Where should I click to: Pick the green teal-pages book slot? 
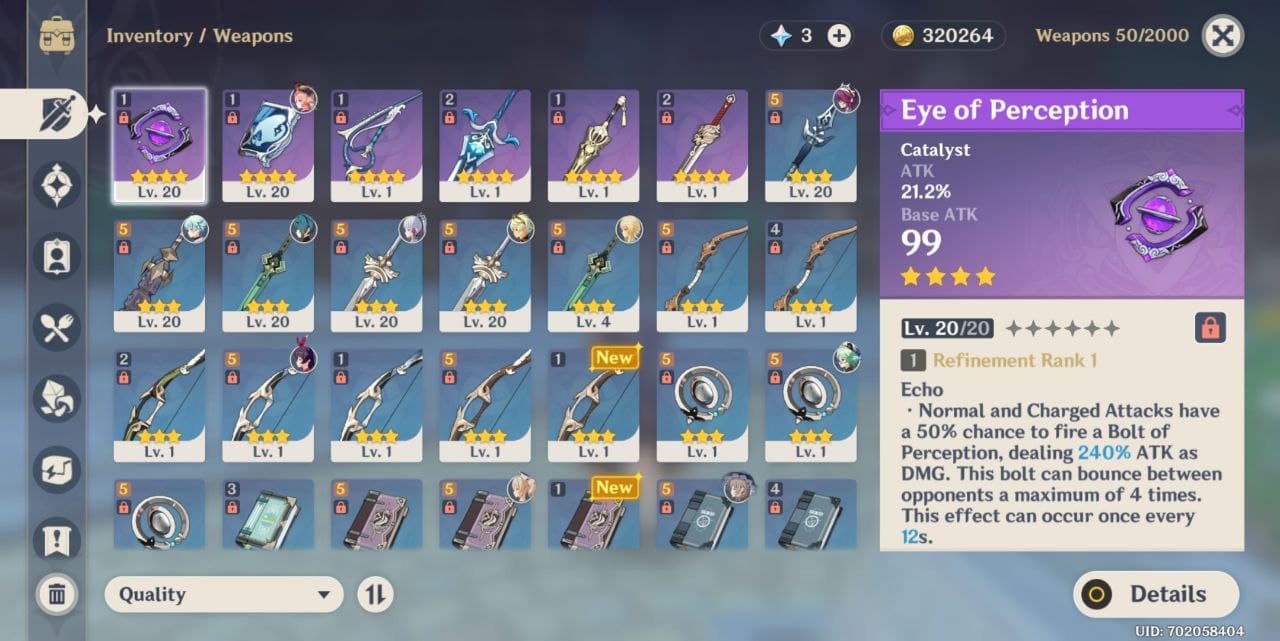pos(268,514)
